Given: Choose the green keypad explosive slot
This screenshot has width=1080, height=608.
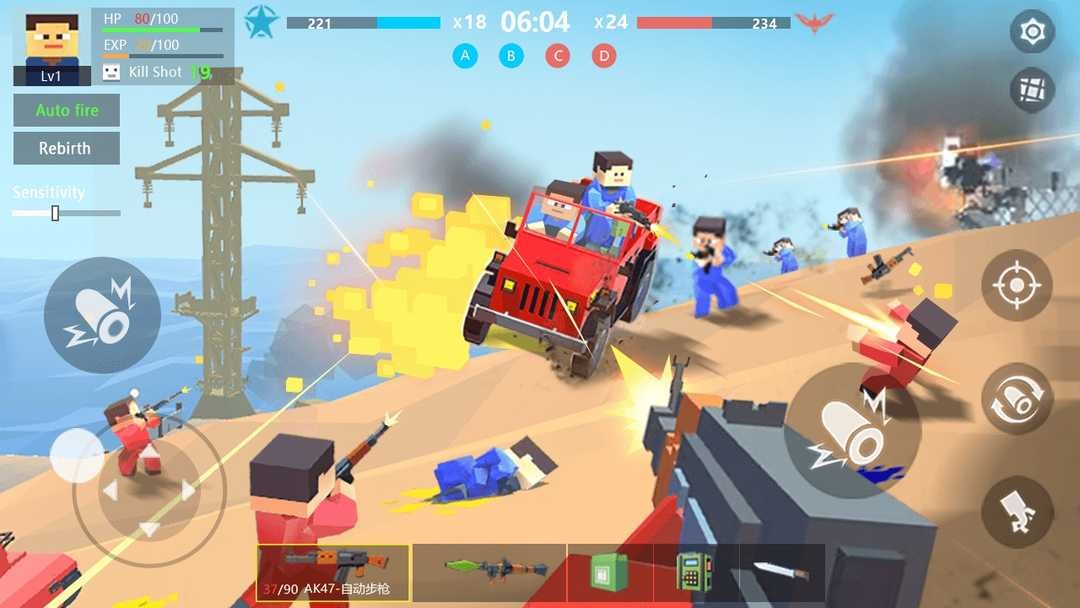Looking at the screenshot, I should click(x=695, y=571).
